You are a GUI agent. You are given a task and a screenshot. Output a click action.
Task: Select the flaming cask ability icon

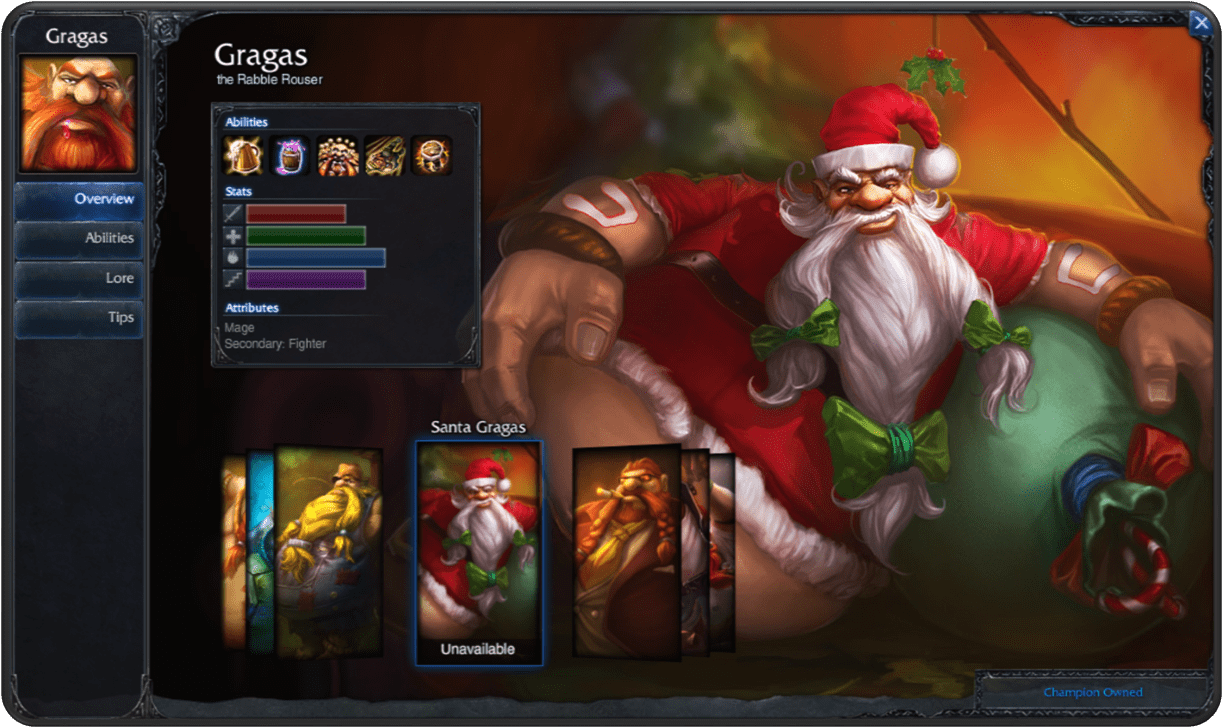coord(431,156)
